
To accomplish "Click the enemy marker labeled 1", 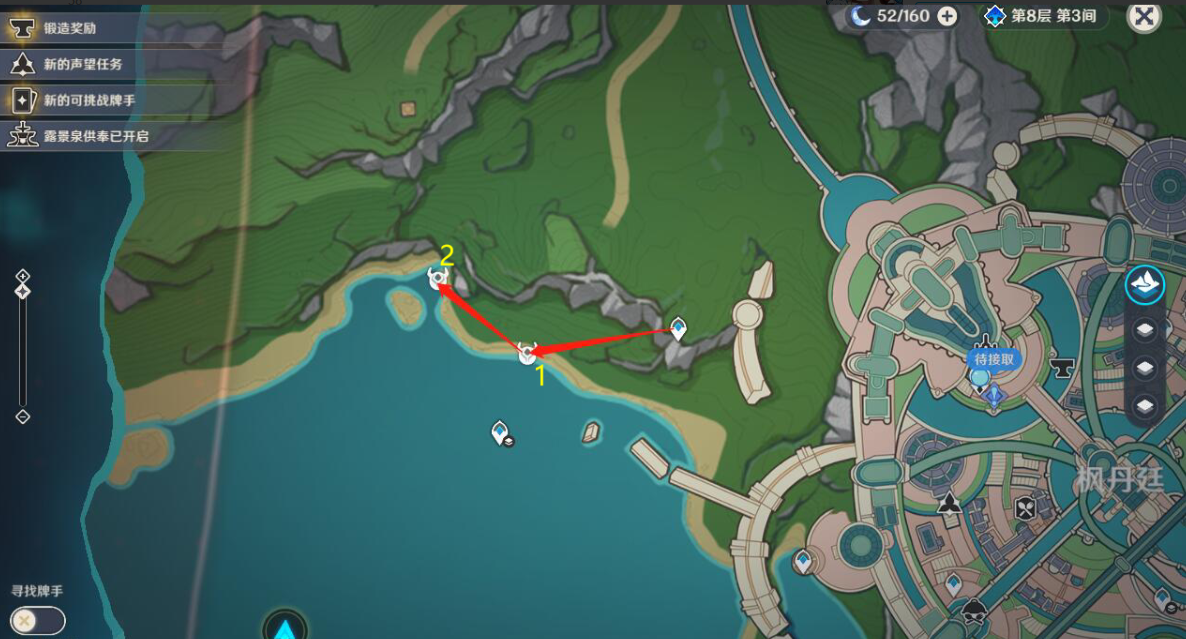I will pyautogui.click(x=527, y=353).
